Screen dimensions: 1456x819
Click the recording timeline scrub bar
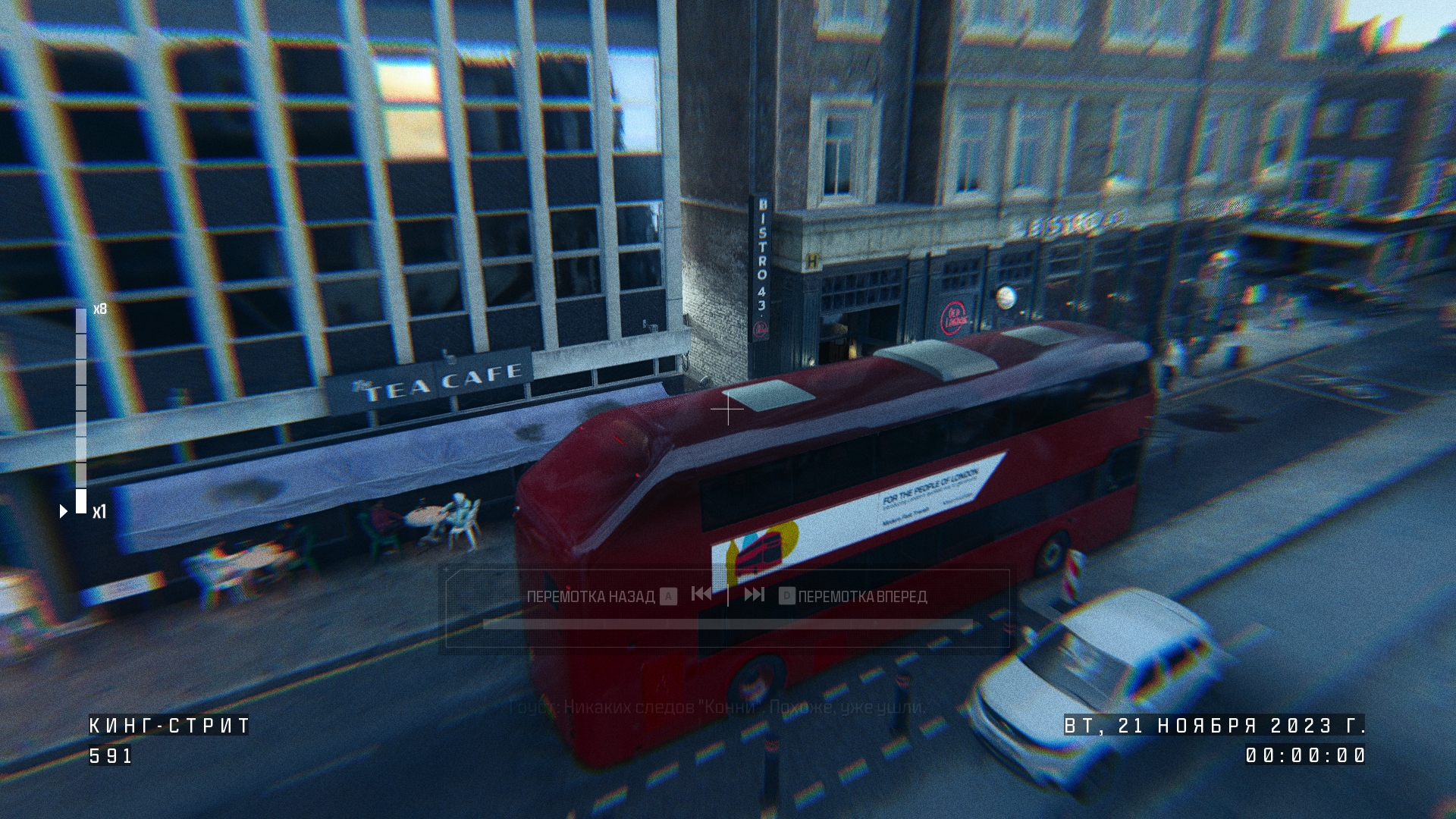click(x=727, y=625)
